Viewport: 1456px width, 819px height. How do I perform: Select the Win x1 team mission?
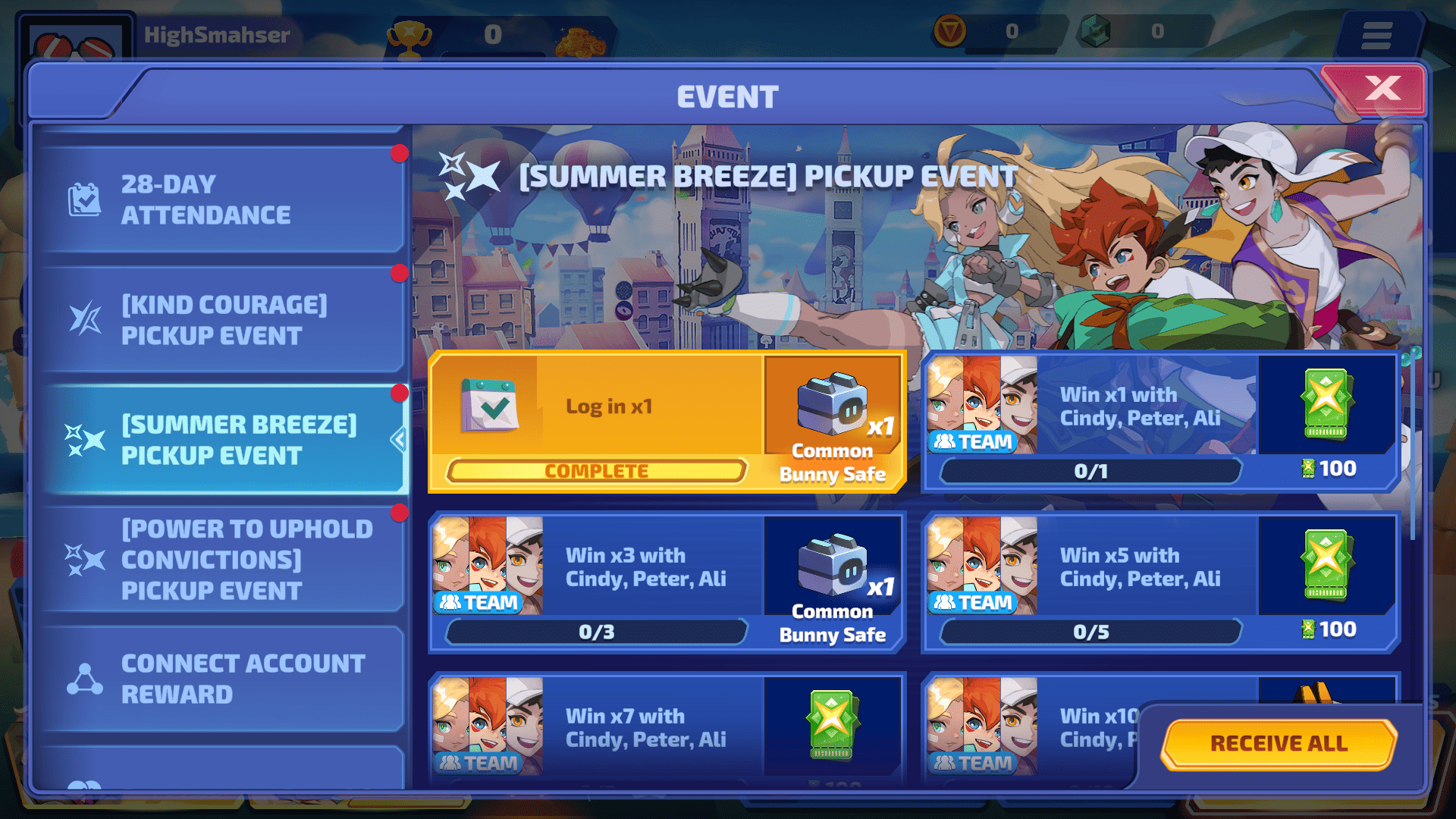click(x=1160, y=422)
